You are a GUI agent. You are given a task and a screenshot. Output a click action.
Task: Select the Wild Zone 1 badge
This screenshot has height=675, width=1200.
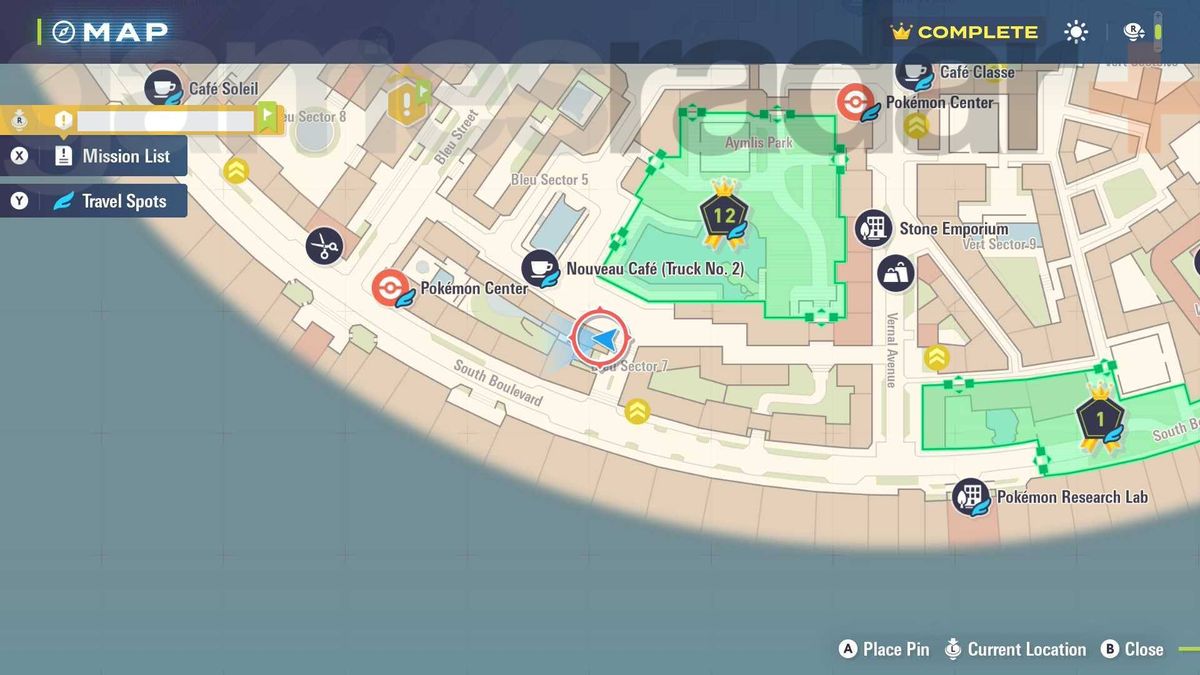pyautogui.click(x=1100, y=418)
